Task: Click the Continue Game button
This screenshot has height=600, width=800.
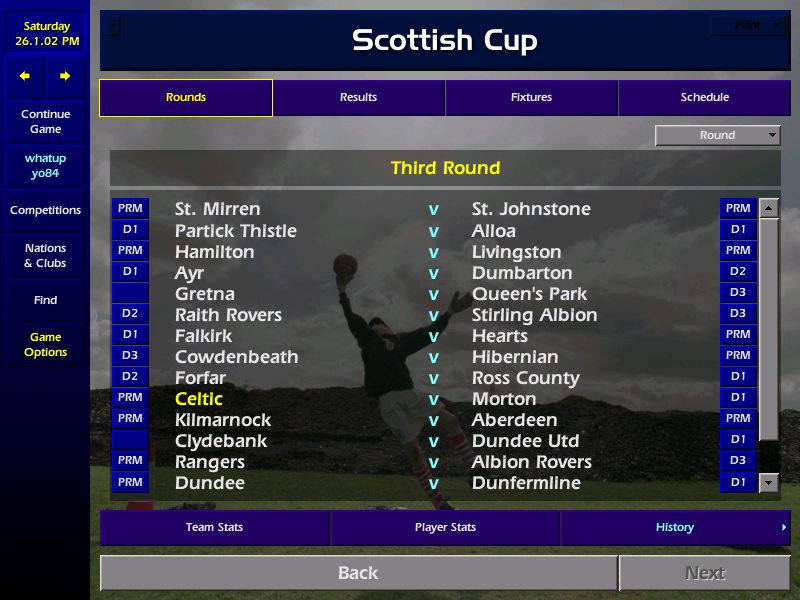Action: pyautogui.click(x=45, y=122)
